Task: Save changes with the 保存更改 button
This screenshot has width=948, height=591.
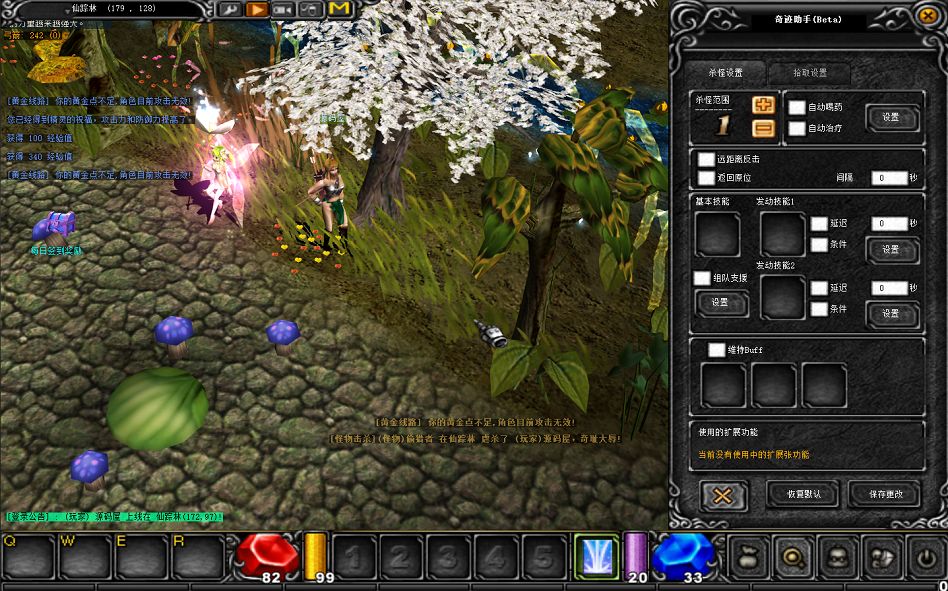Action: tap(883, 494)
